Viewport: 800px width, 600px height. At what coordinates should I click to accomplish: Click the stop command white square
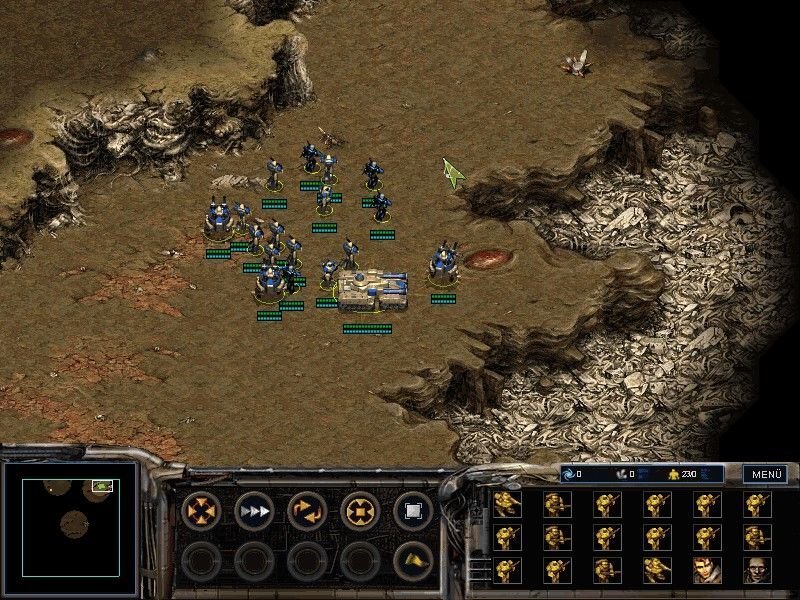coord(413,512)
